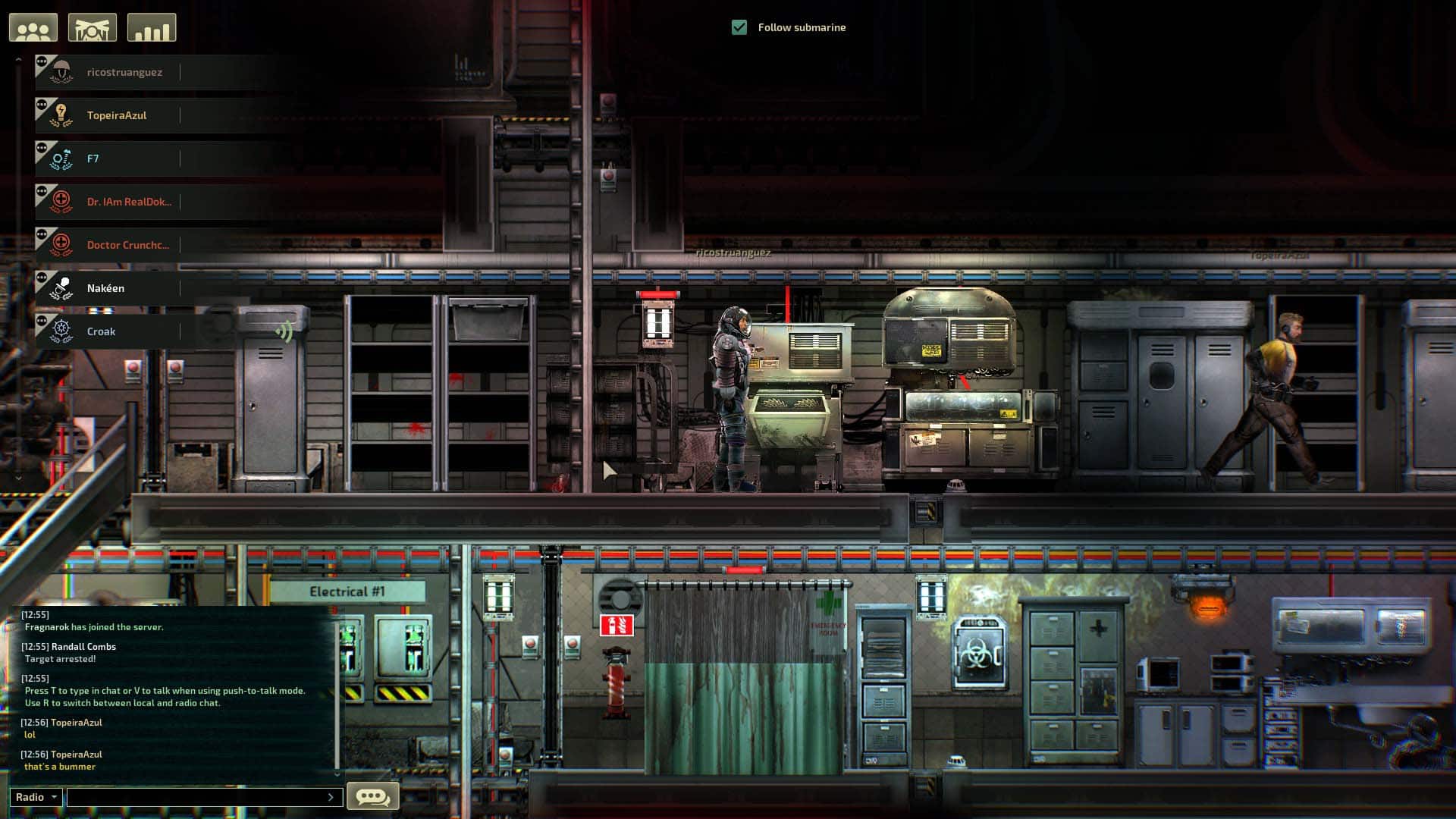1456x819 pixels.
Task: Click the chat log scrollbar
Action: click(x=337, y=690)
